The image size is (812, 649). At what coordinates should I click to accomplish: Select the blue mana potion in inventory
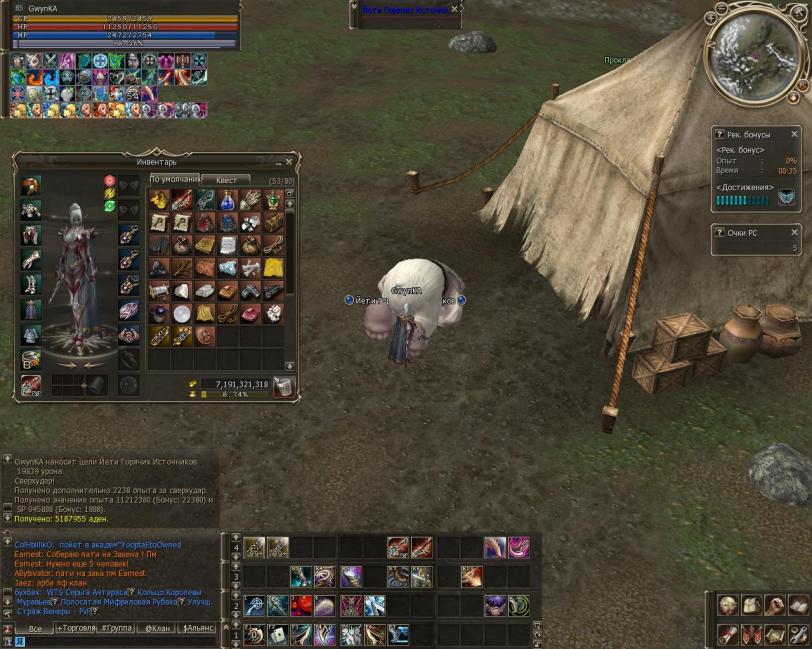click(228, 199)
